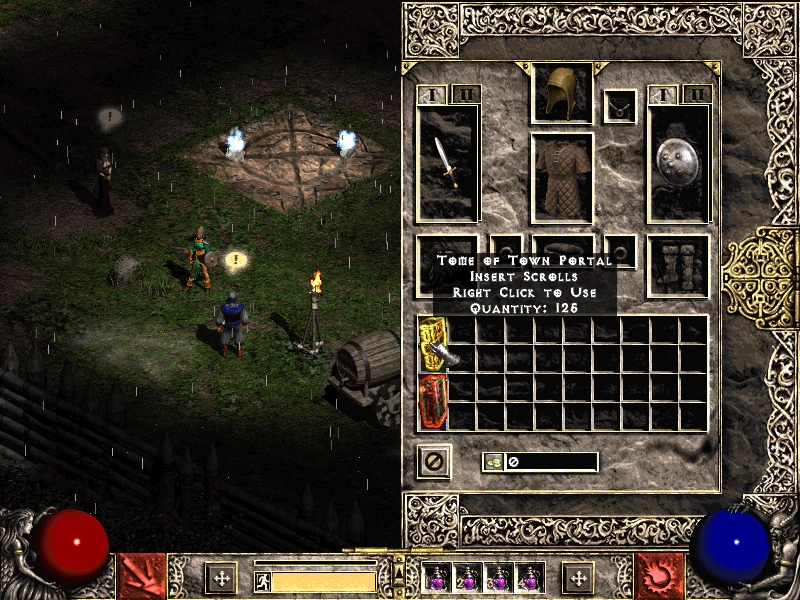The height and width of the screenshot is (600, 800).
Task: Pick up the equipped boots
Action: pos(678,266)
